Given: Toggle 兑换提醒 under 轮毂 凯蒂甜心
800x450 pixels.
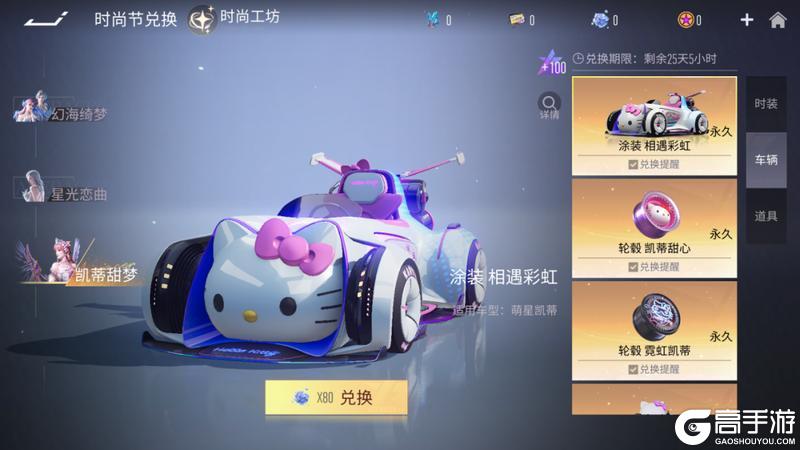Looking at the screenshot, I should click(654, 267).
